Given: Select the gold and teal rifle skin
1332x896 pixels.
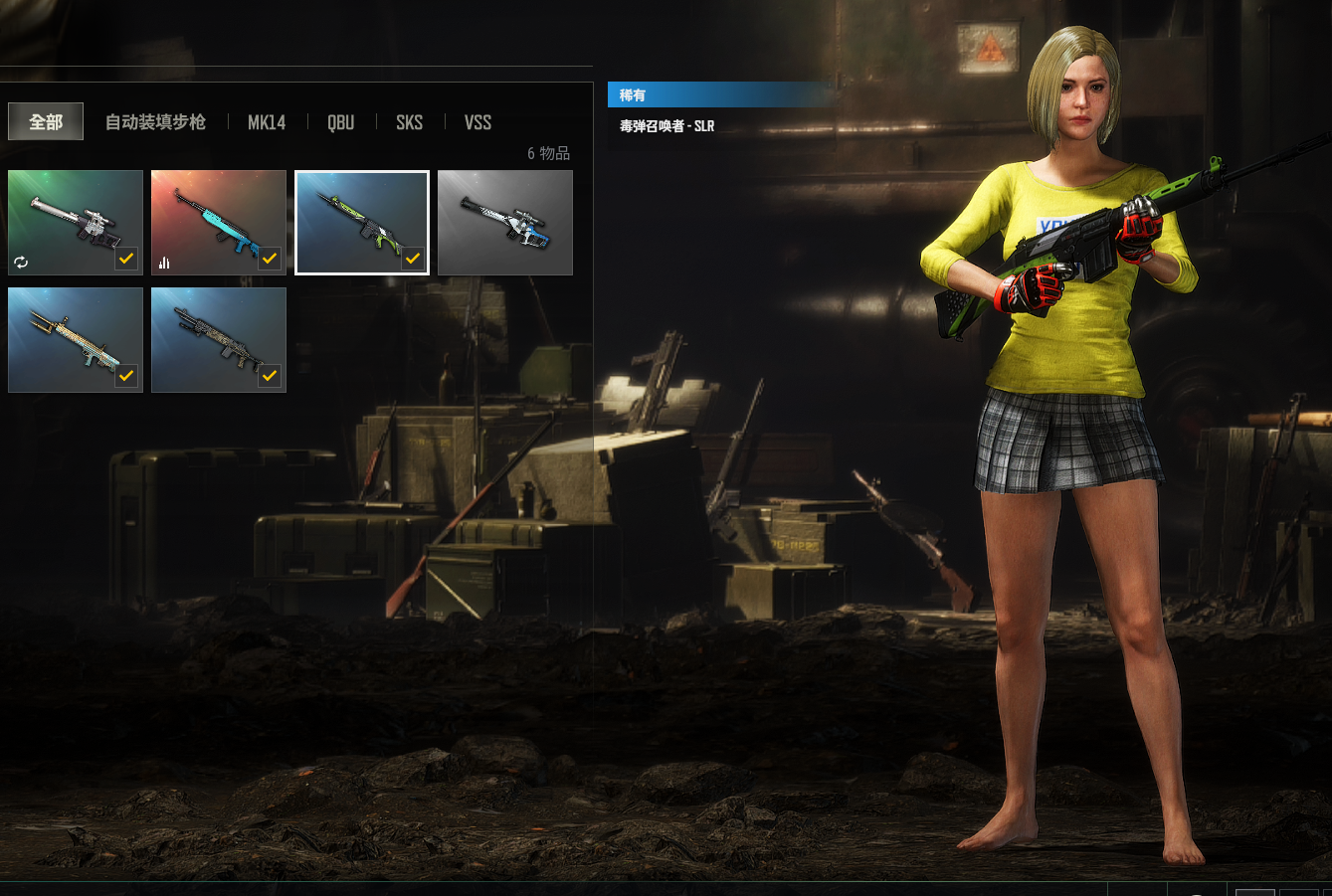Looking at the screenshot, I should click(76, 340).
